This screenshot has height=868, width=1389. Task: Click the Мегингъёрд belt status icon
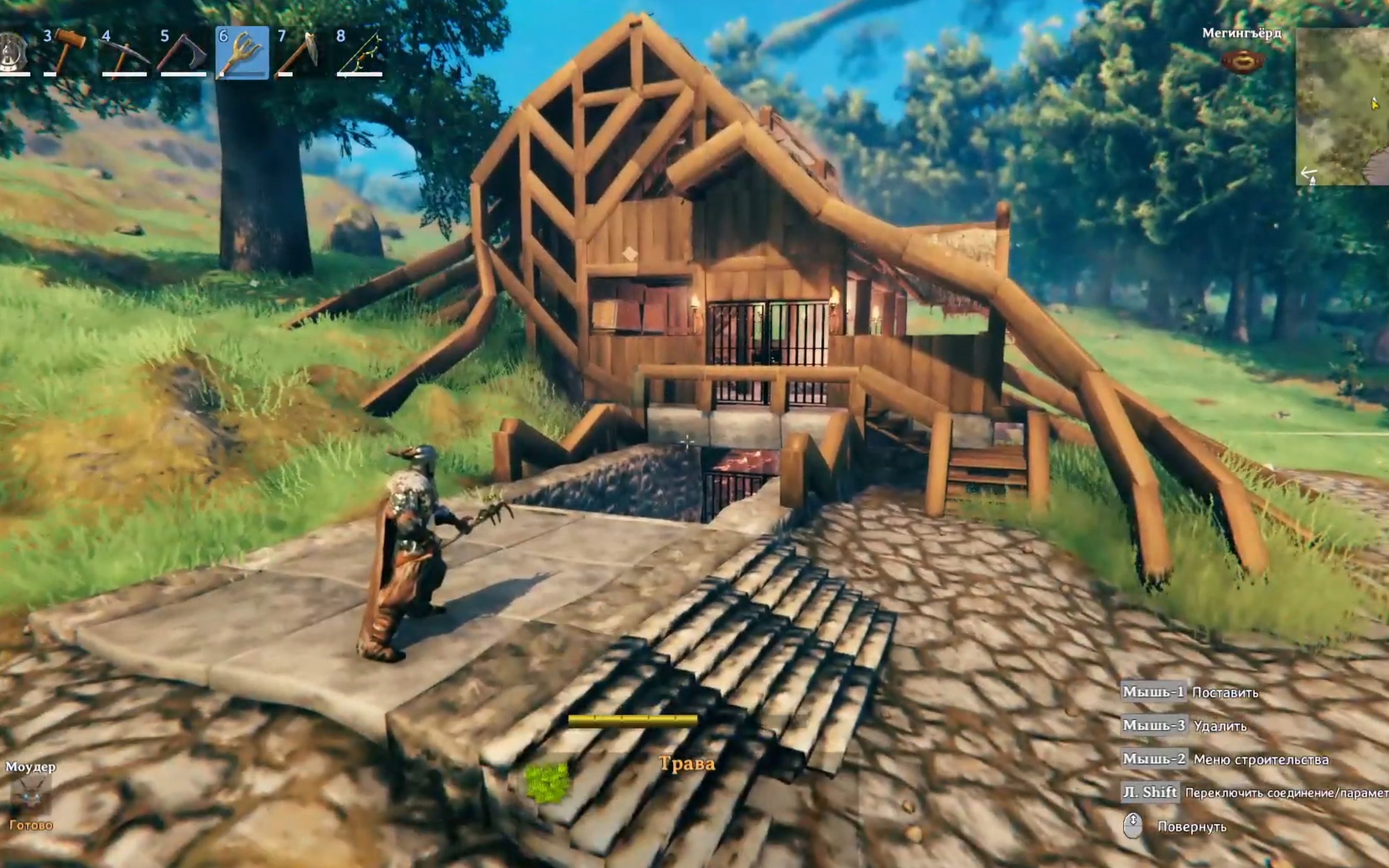point(1242,61)
